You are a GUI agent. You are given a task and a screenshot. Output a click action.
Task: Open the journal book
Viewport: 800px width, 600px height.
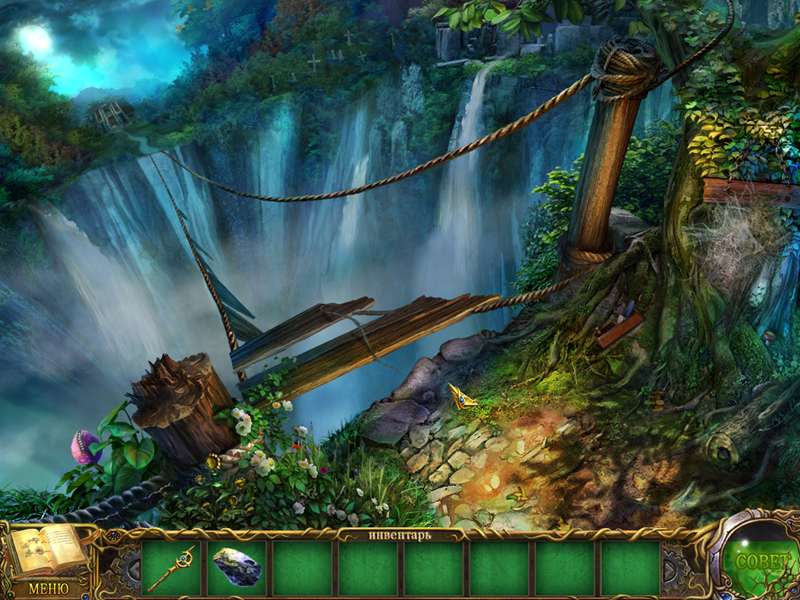tap(47, 551)
